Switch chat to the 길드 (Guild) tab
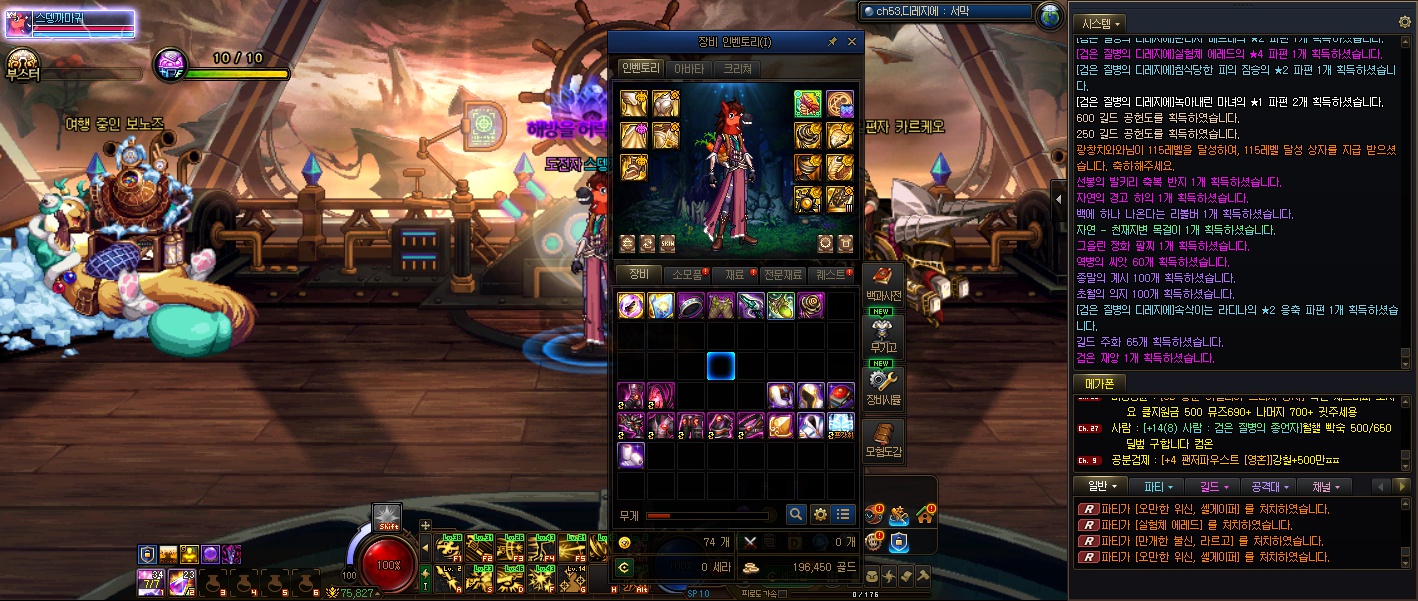 tap(1216, 486)
